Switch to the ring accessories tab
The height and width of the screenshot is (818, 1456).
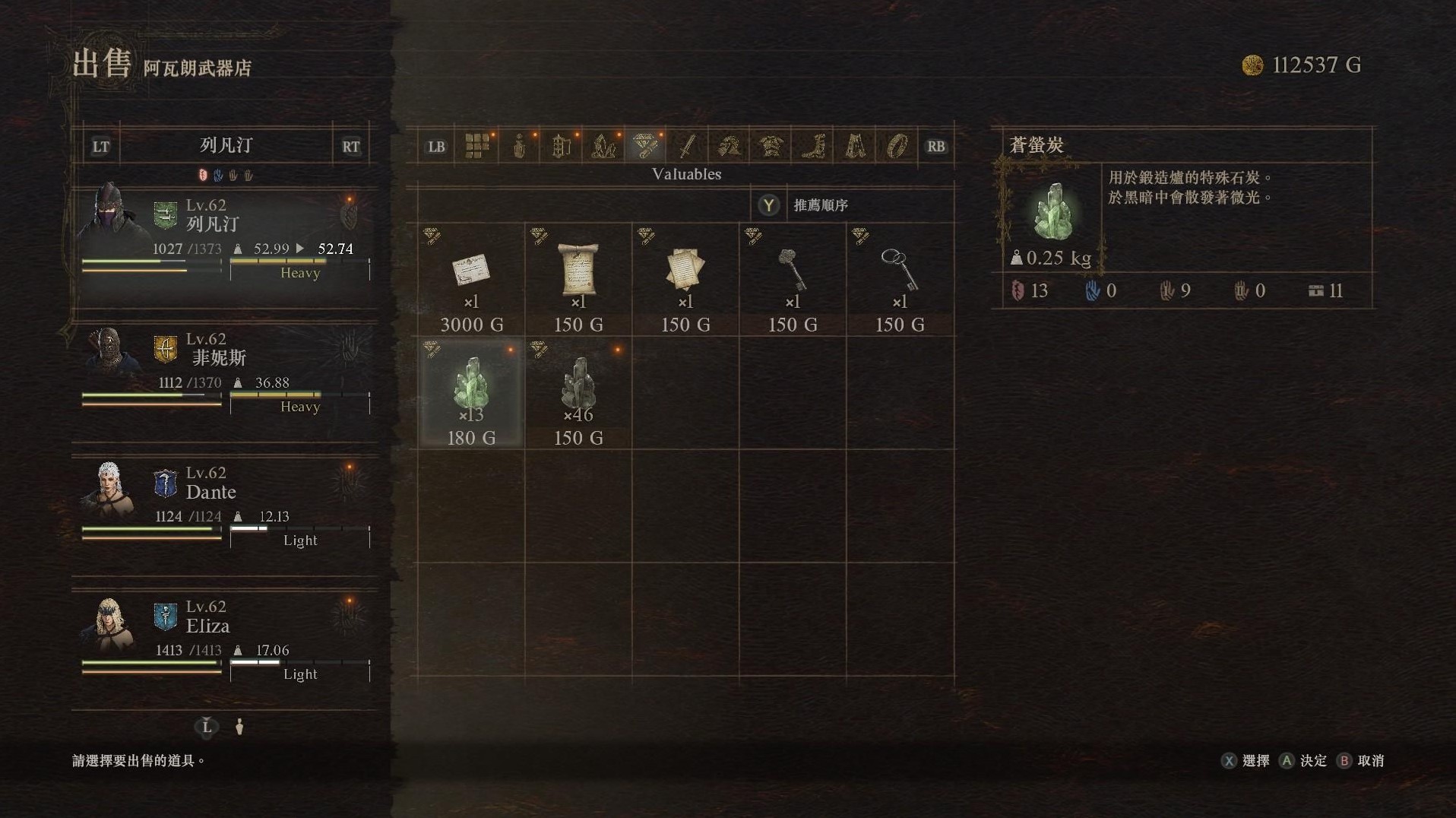tap(897, 146)
